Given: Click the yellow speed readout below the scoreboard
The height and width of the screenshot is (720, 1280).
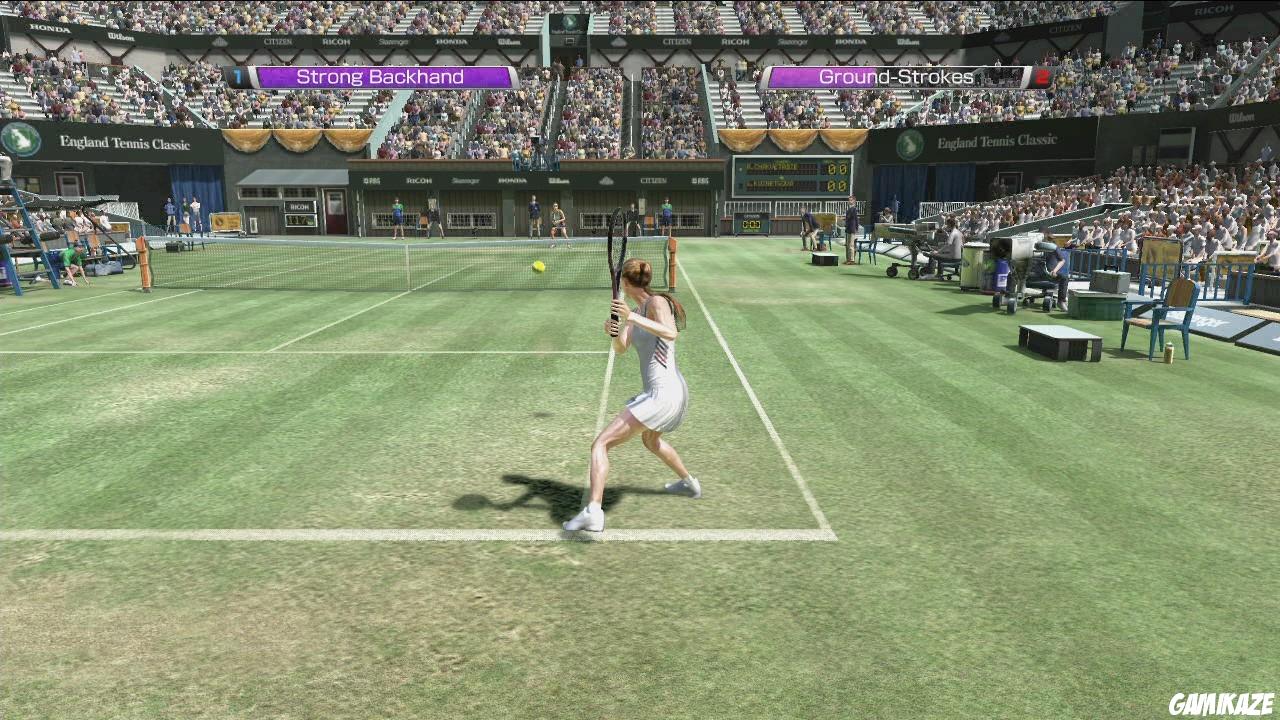Looking at the screenshot, I should coord(750,224).
